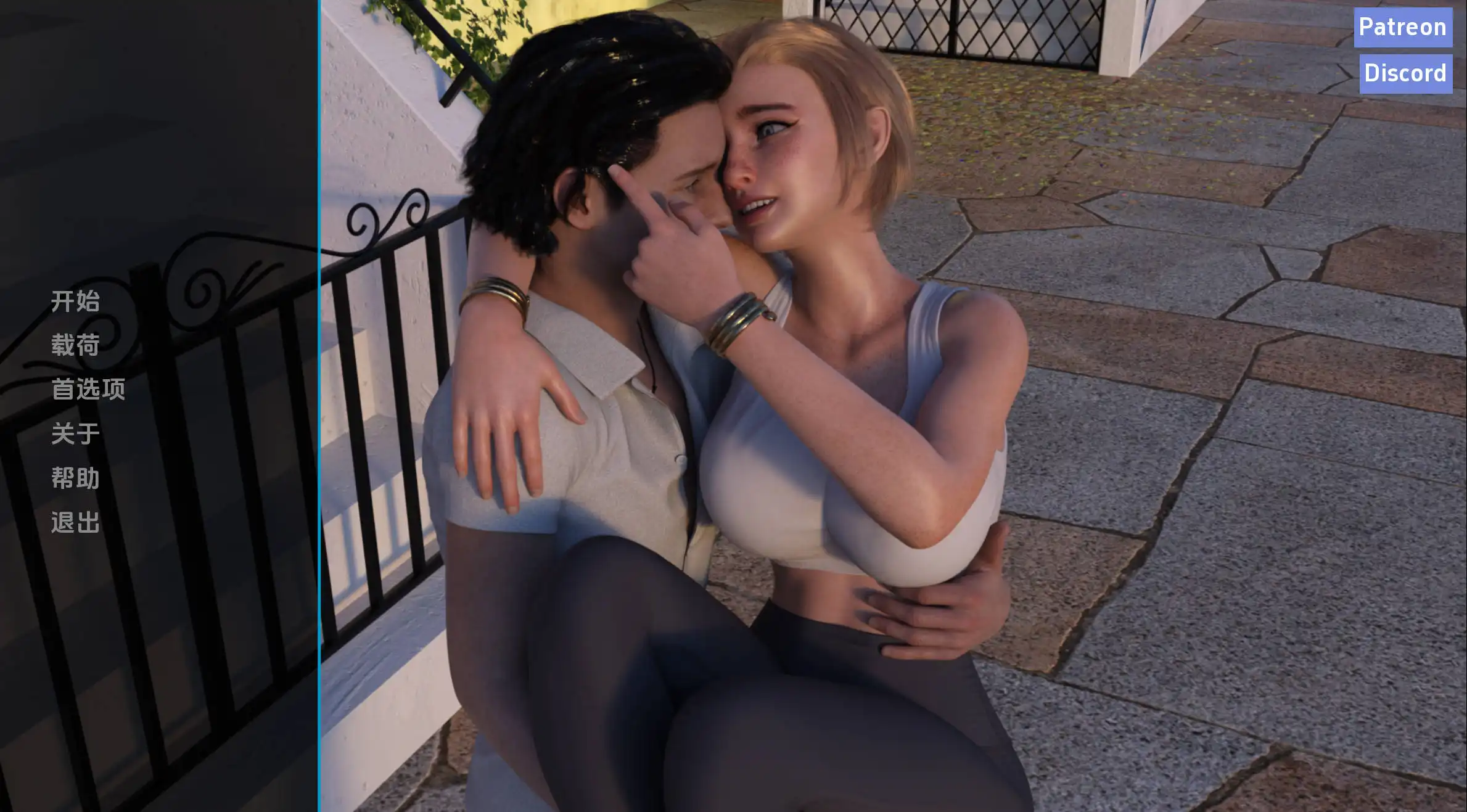Show the 关于 about screen
The width and height of the screenshot is (1467, 812).
click(75, 434)
